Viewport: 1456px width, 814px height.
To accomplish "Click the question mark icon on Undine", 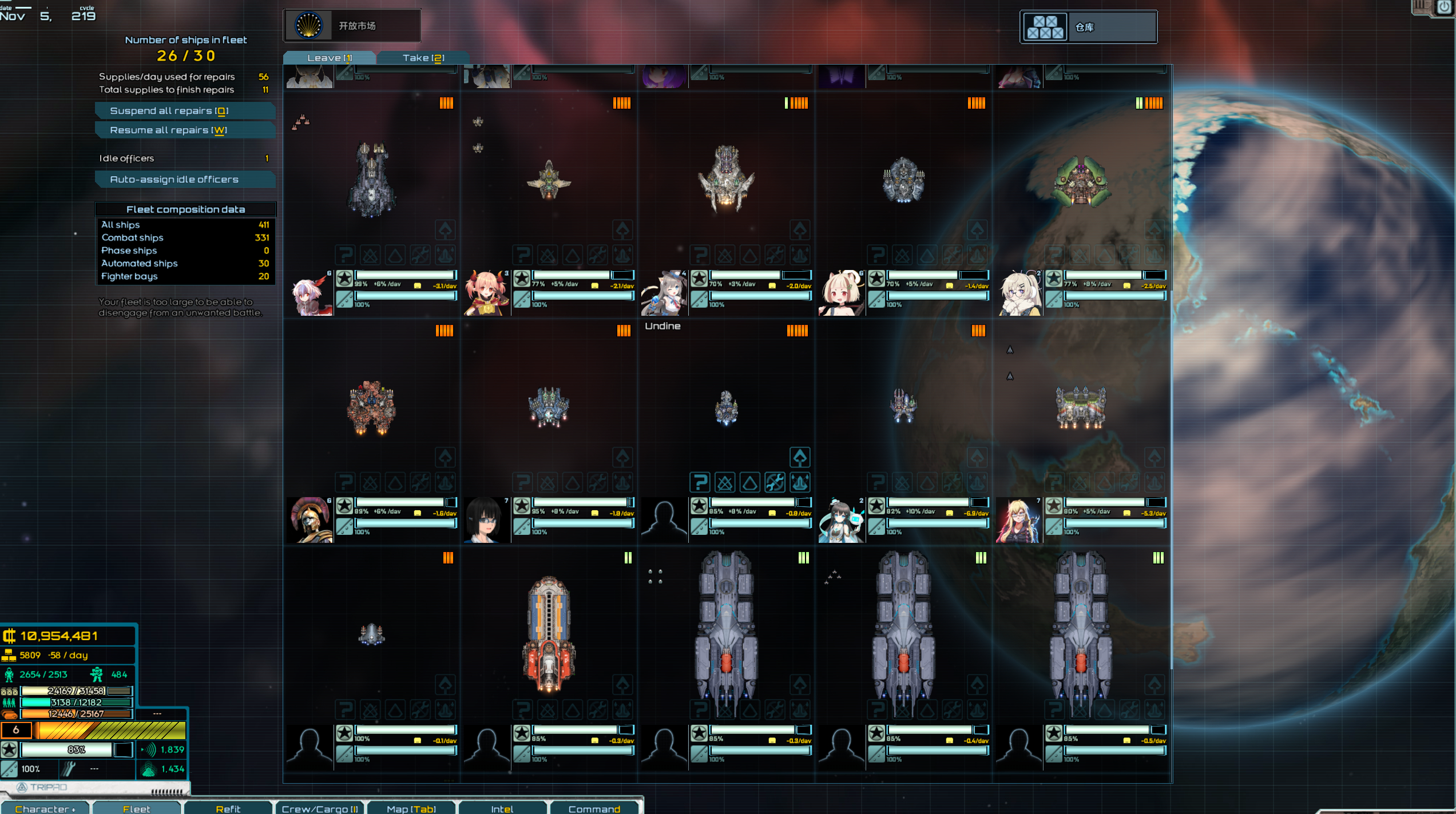I will [700, 483].
